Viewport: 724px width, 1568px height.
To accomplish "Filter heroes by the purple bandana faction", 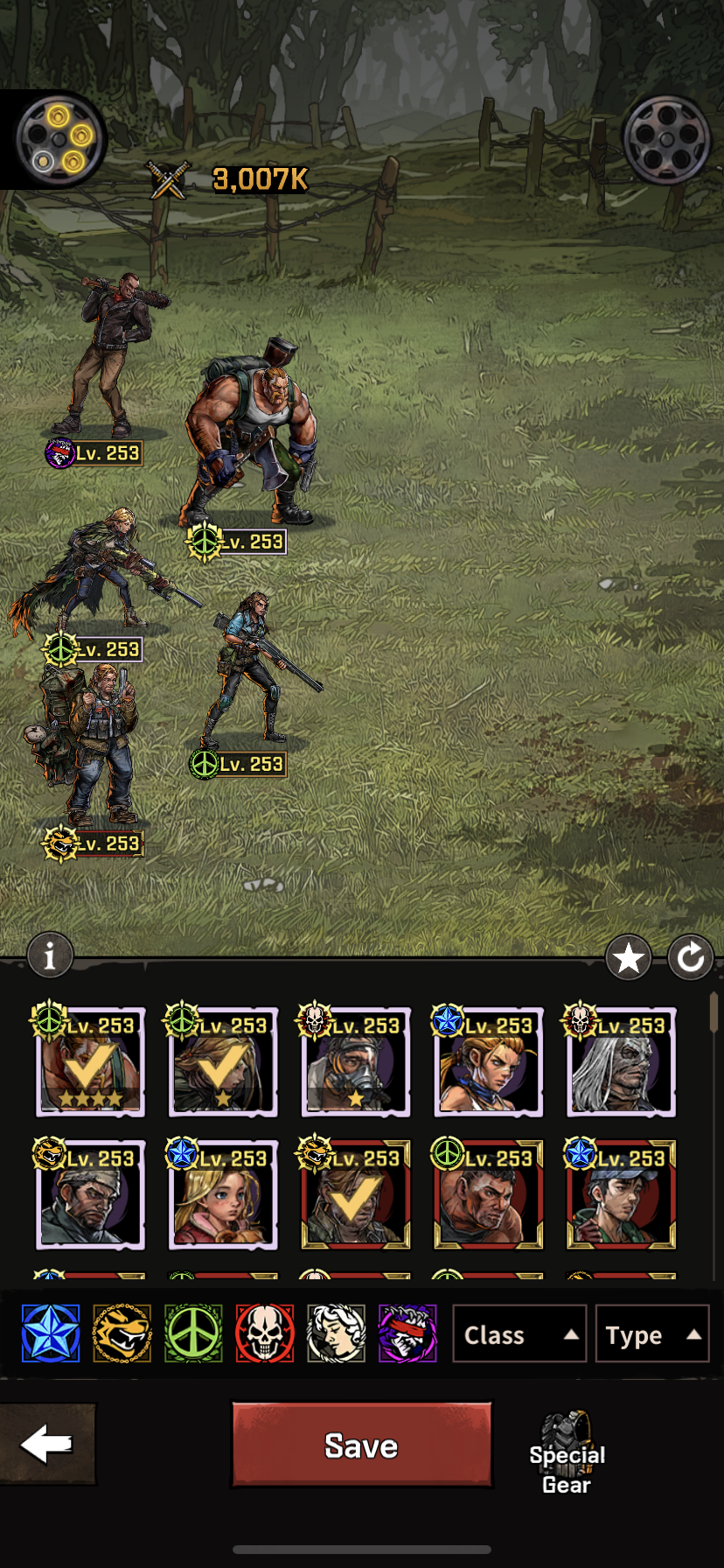I will (x=407, y=1333).
